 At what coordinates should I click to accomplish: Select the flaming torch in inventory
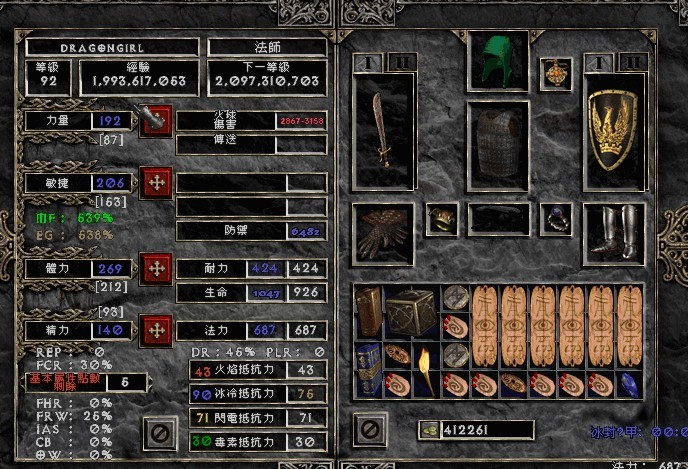click(427, 369)
